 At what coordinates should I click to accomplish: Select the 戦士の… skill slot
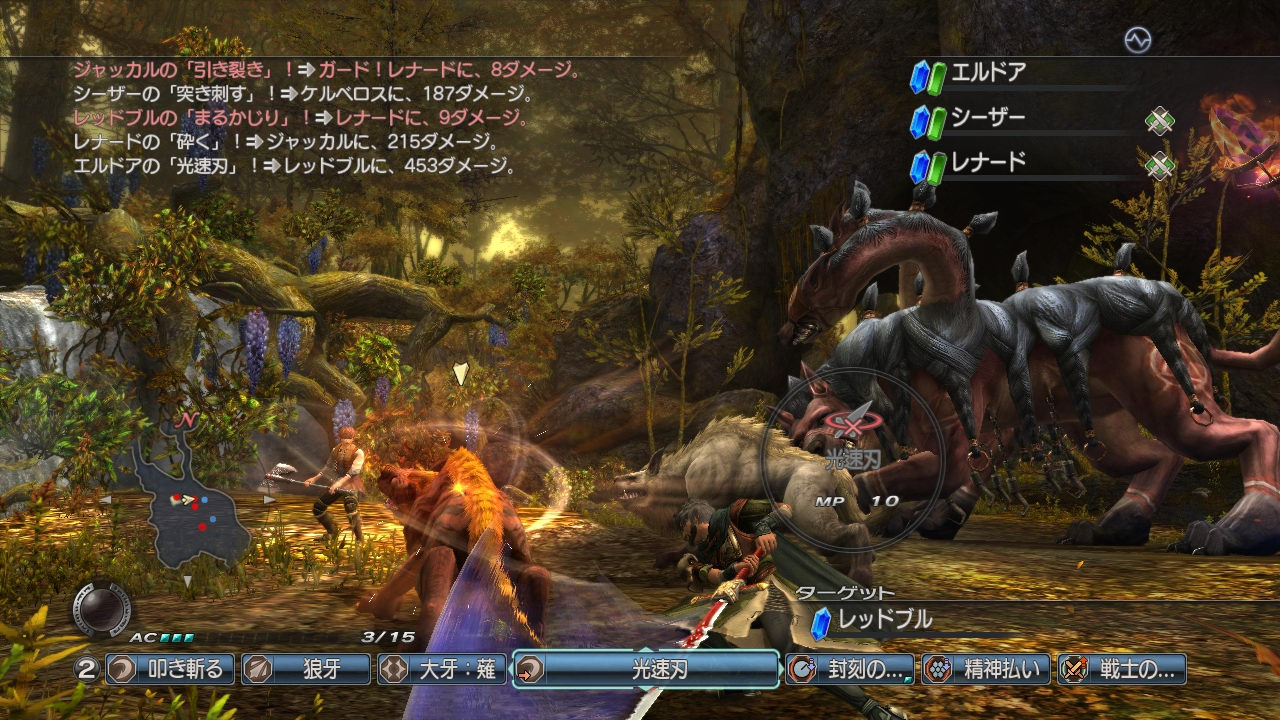[x=1122, y=669]
